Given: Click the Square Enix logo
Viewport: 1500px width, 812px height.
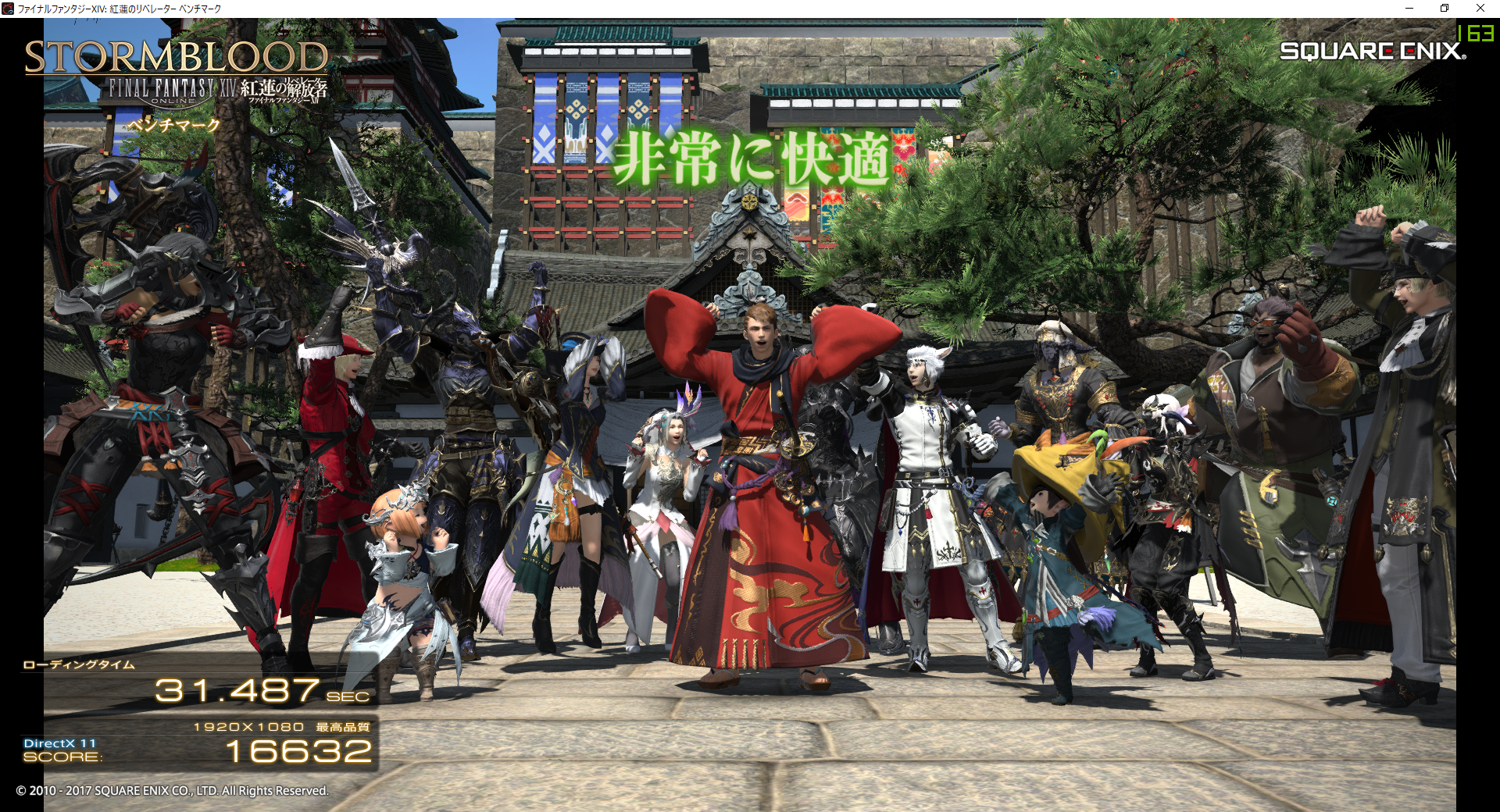Looking at the screenshot, I should tap(1372, 51).
